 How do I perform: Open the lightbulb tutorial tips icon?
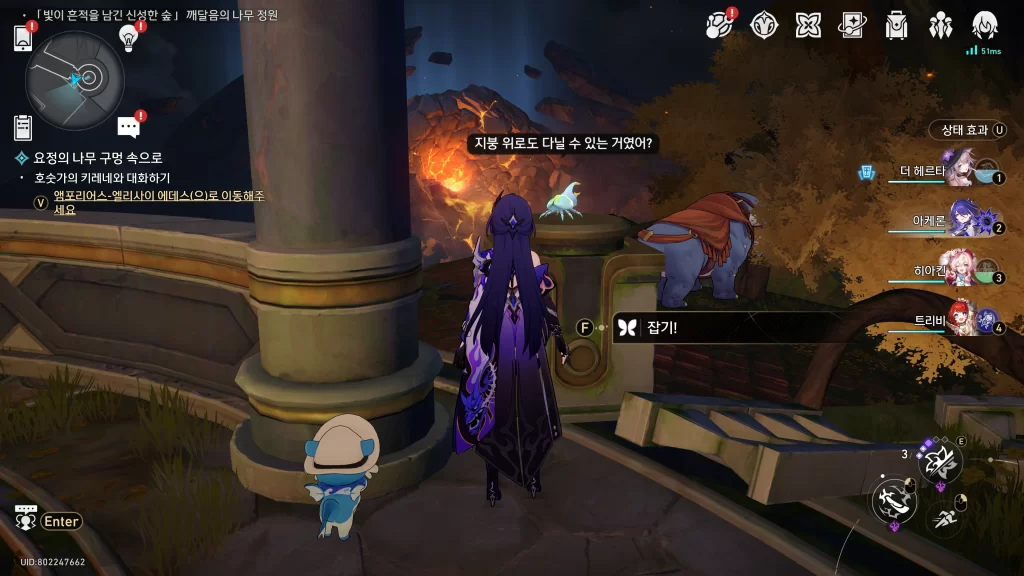128,37
